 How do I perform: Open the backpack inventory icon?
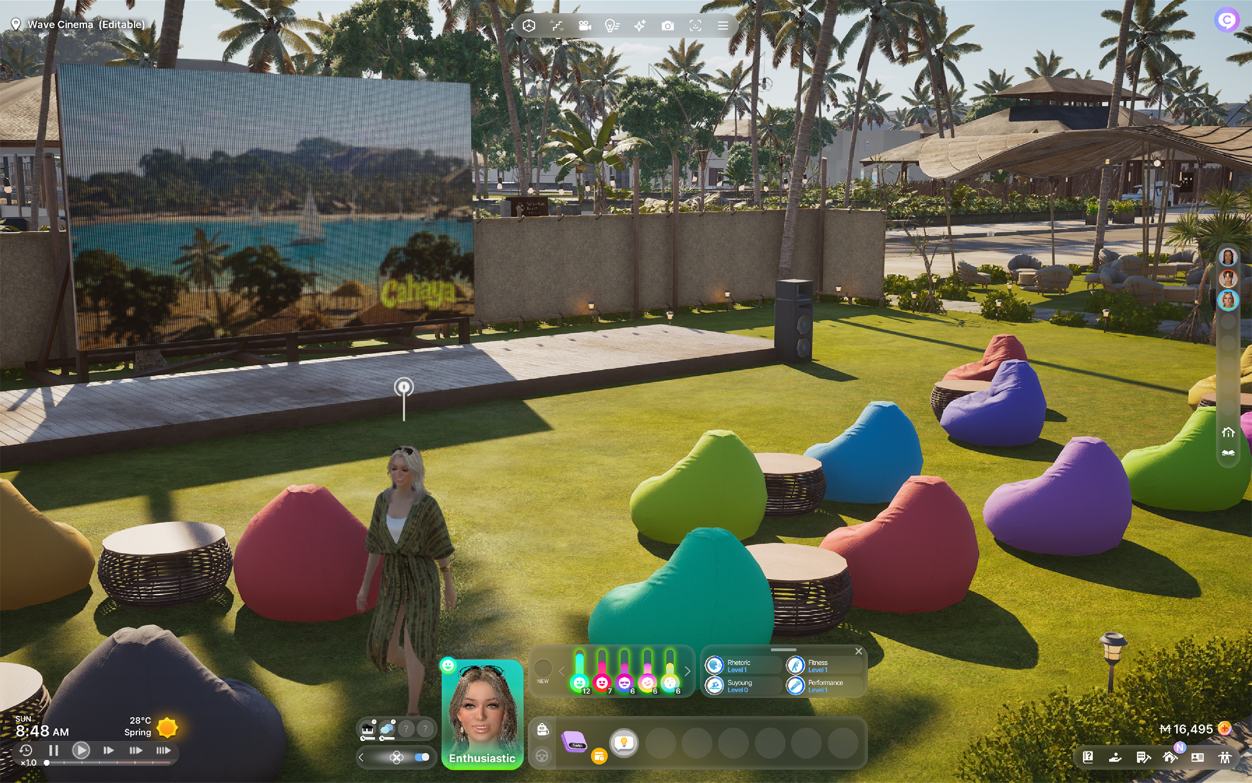click(543, 730)
